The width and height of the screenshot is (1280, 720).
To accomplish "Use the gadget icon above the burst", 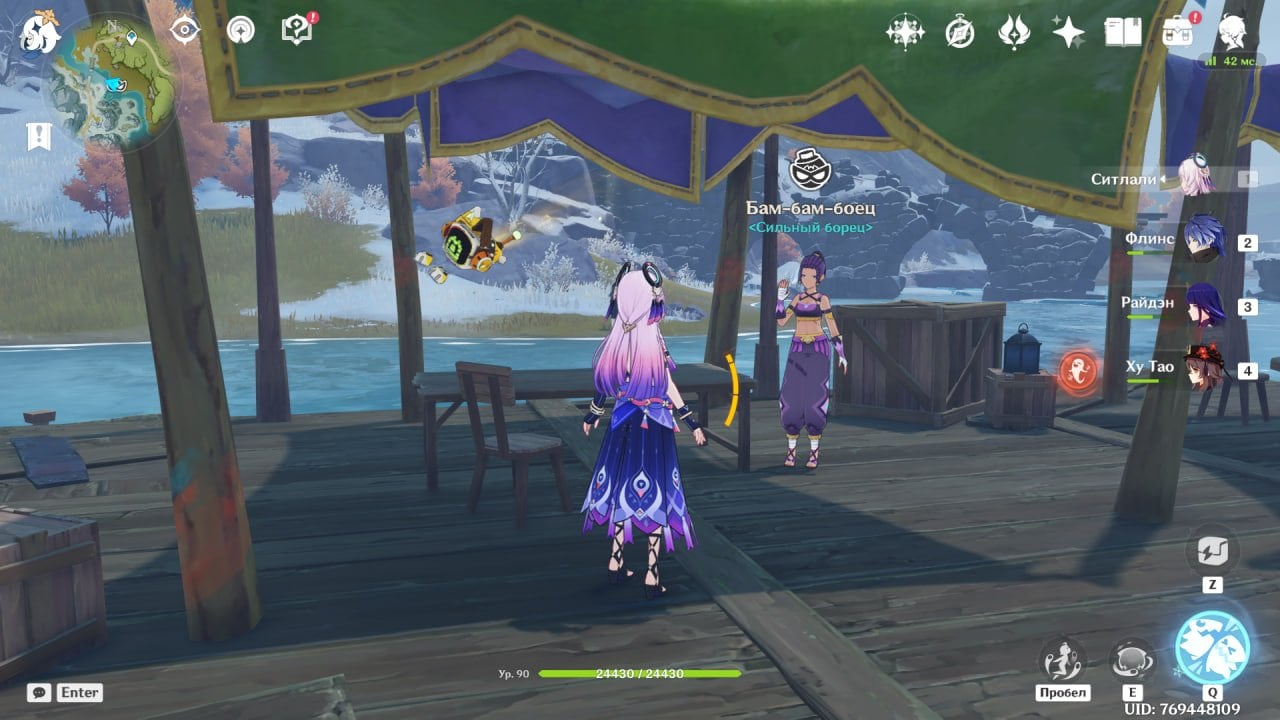I will click(x=1212, y=551).
